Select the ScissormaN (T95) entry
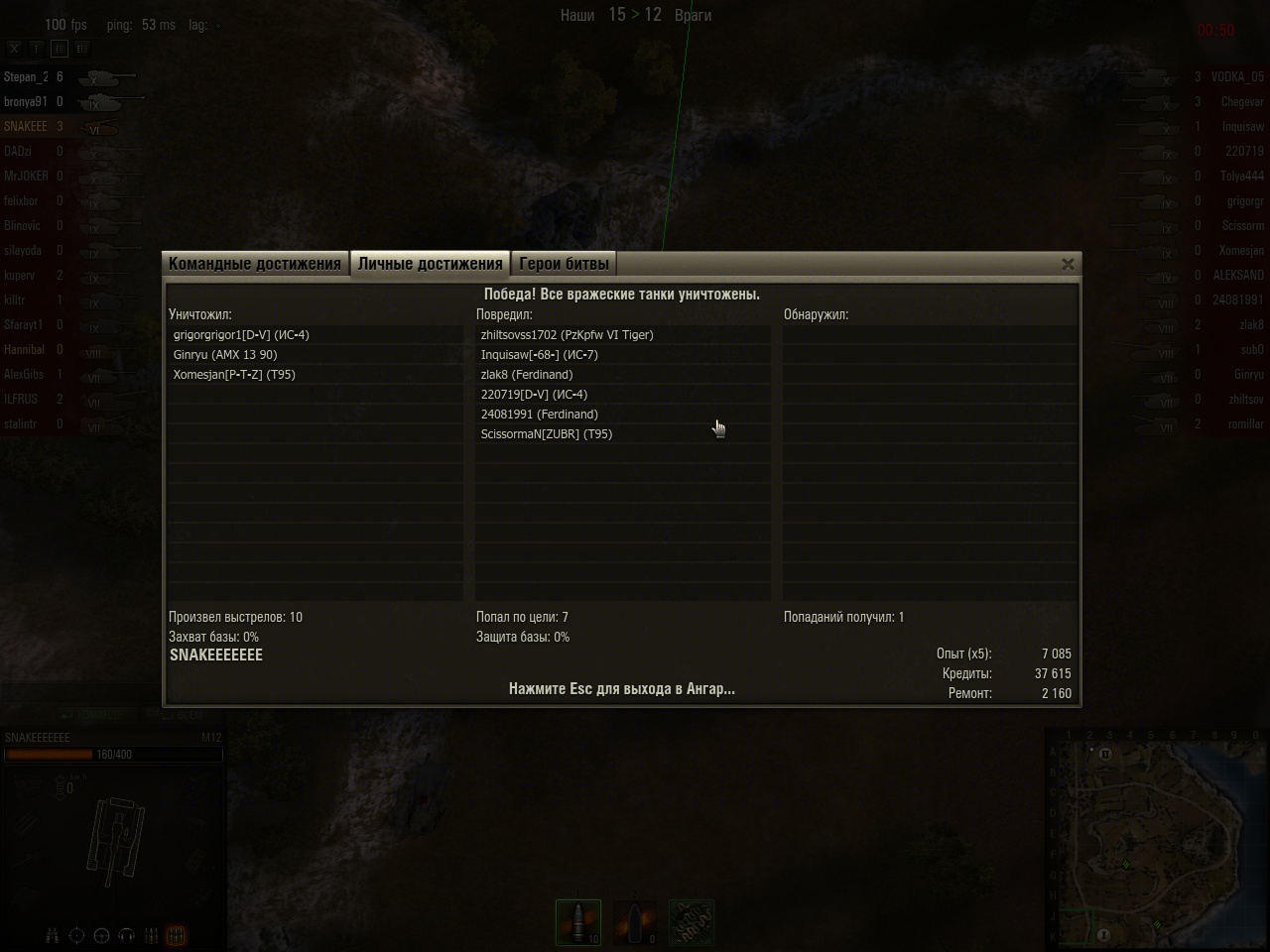This screenshot has width=1270, height=952. 546,434
